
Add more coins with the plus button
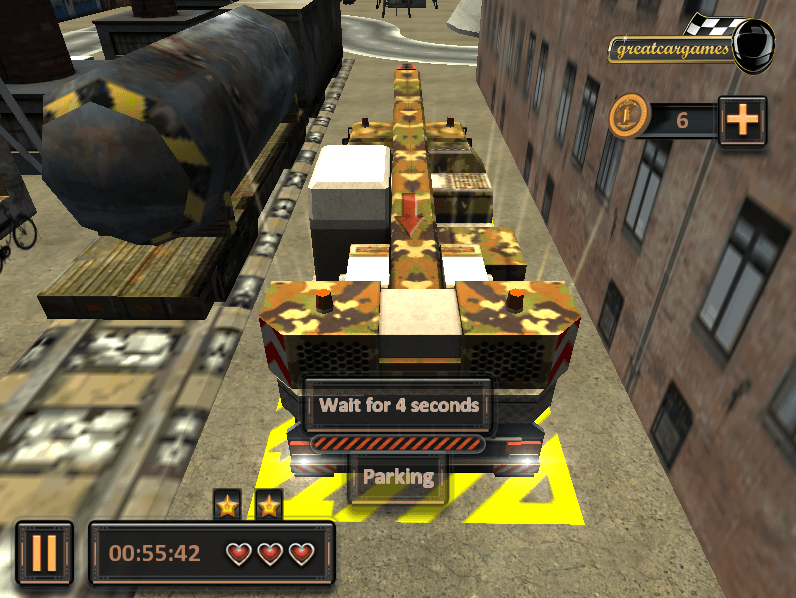[x=742, y=120]
